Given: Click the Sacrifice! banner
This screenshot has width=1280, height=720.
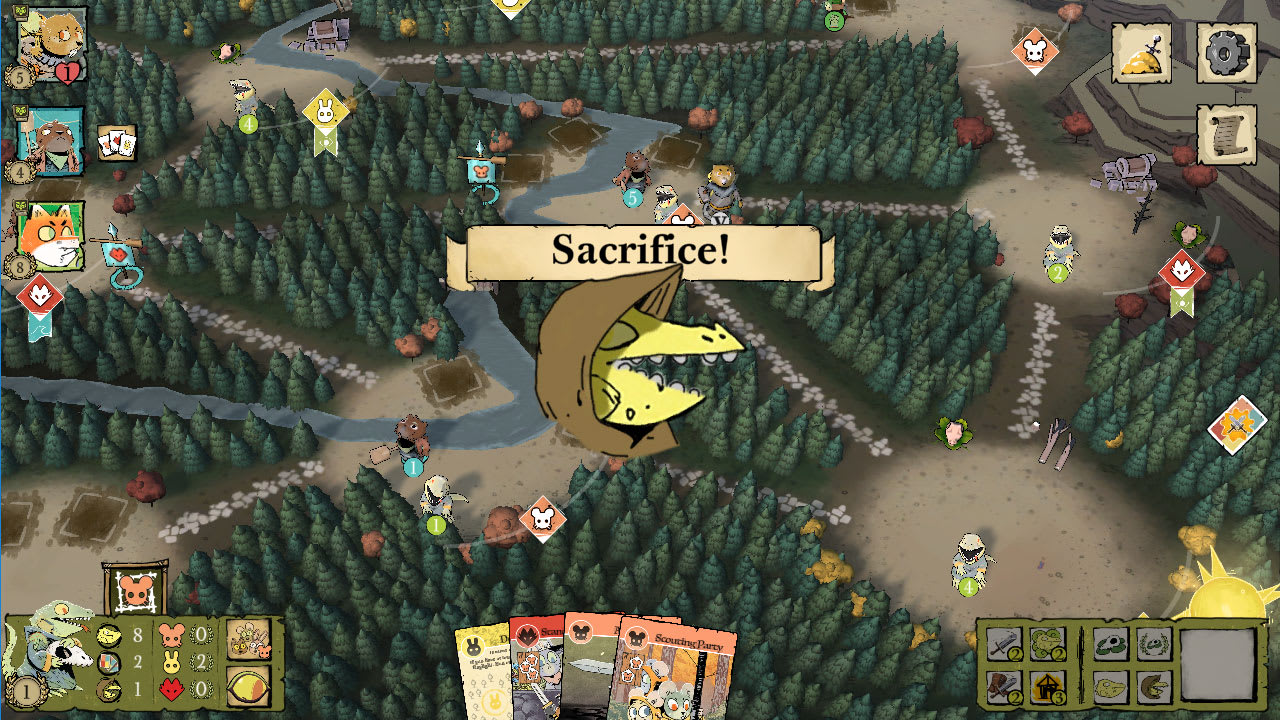Looking at the screenshot, I should pos(640,255).
